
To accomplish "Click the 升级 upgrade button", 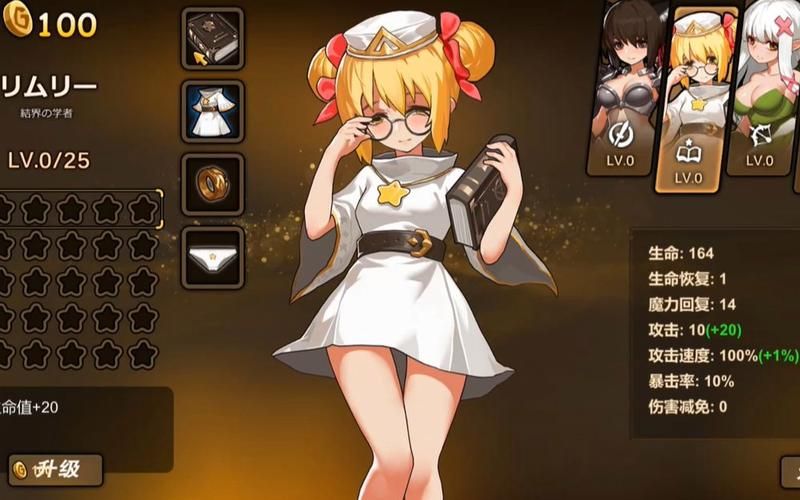I will (x=57, y=468).
